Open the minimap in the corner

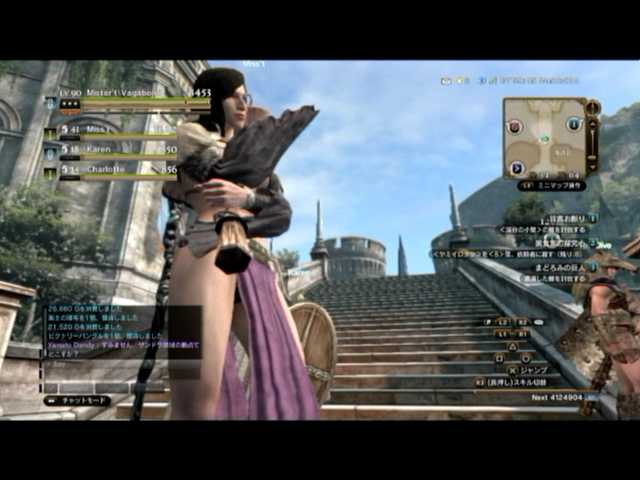pyautogui.click(x=545, y=137)
